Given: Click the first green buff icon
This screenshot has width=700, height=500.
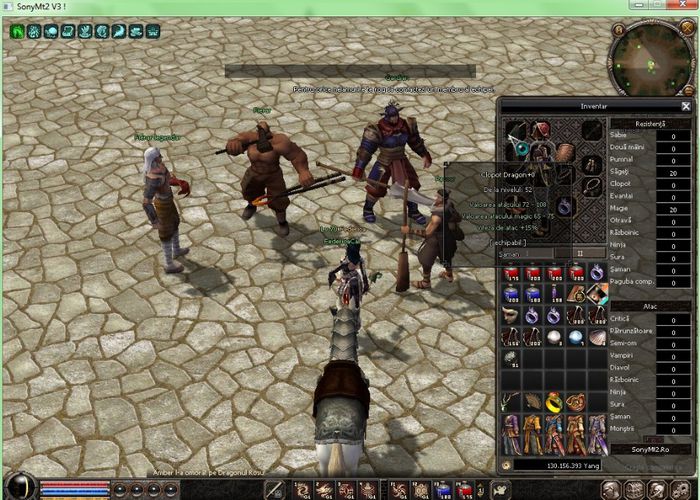Looking at the screenshot, I should (17, 32).
